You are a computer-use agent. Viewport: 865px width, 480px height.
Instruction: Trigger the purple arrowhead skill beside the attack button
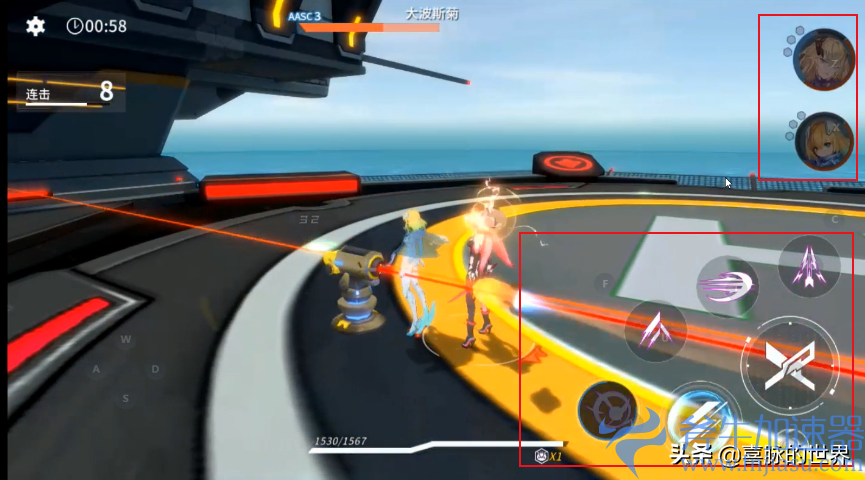click(655, 331)
